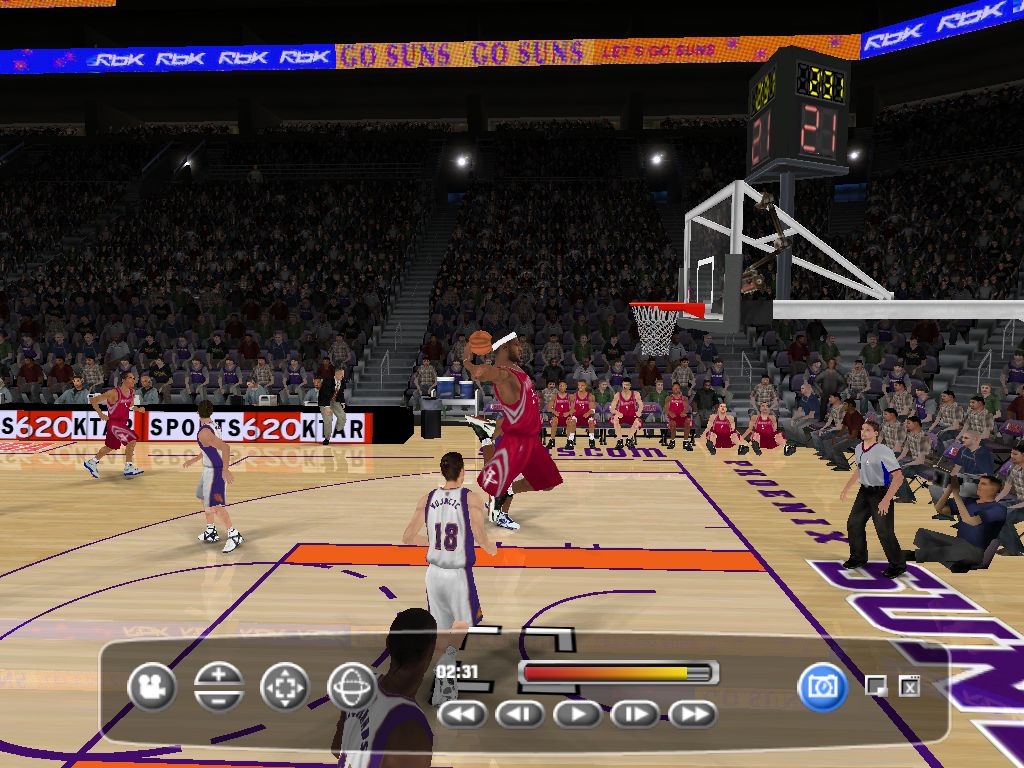Close the replay control panel
The width and height of the screenshot is (1024, 768).
point(909,686)
